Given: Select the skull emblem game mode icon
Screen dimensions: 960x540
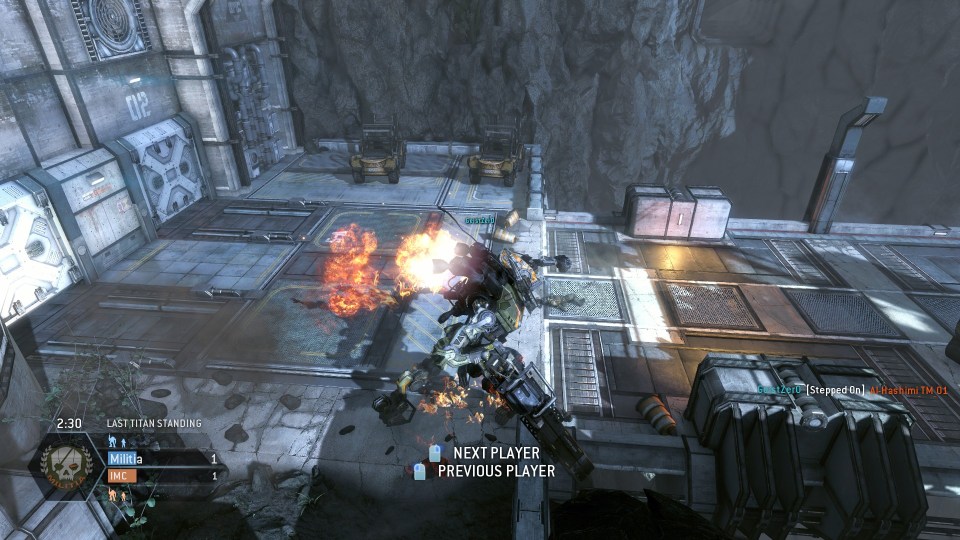Looking at the screenshot, I should [x=68, y=467].
